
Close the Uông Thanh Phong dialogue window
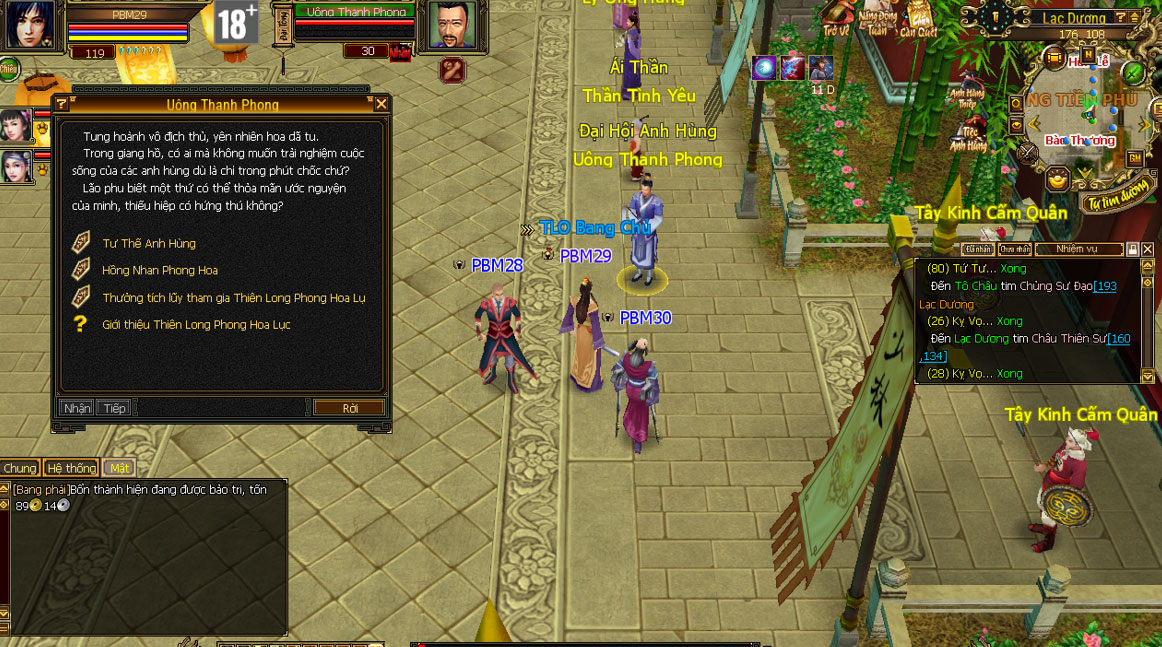tap(381, 103)
